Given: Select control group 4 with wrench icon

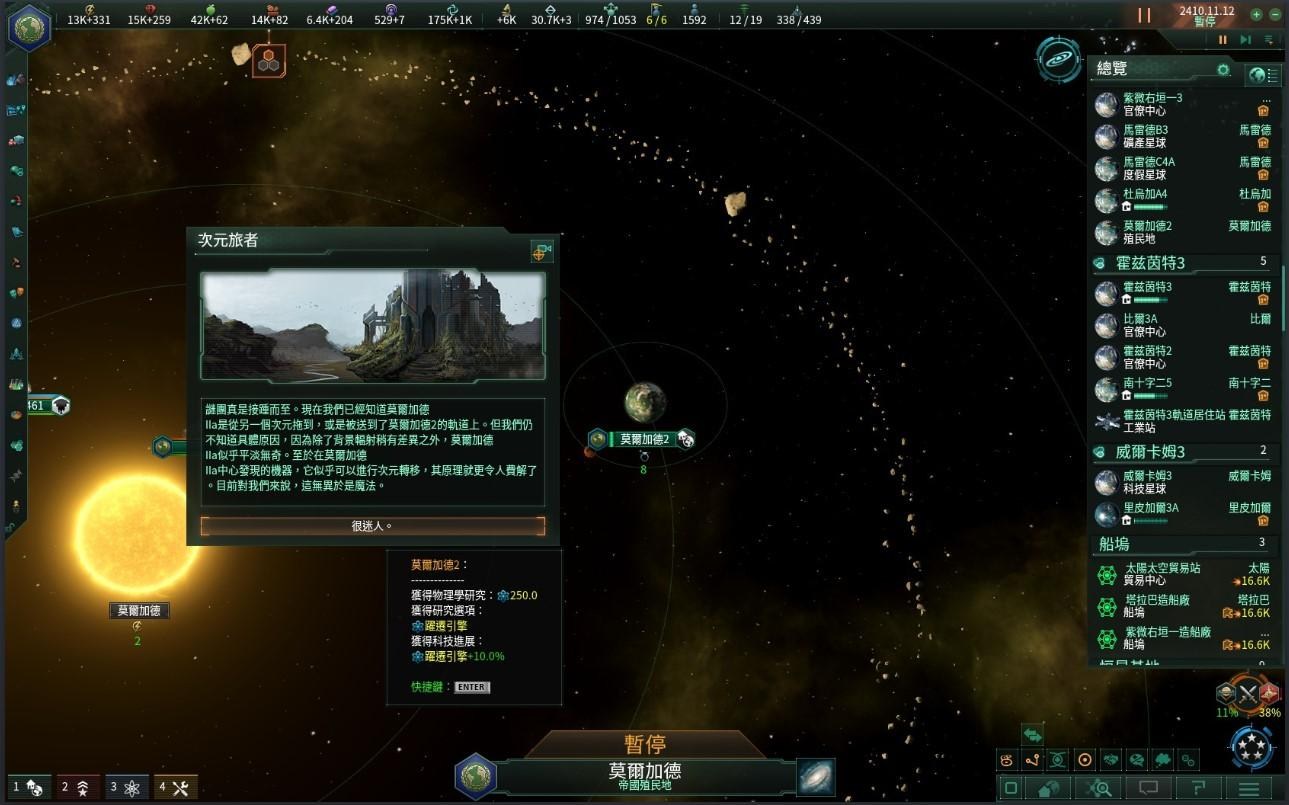Looking at the screenshot, I should click(x=174, y=787).
